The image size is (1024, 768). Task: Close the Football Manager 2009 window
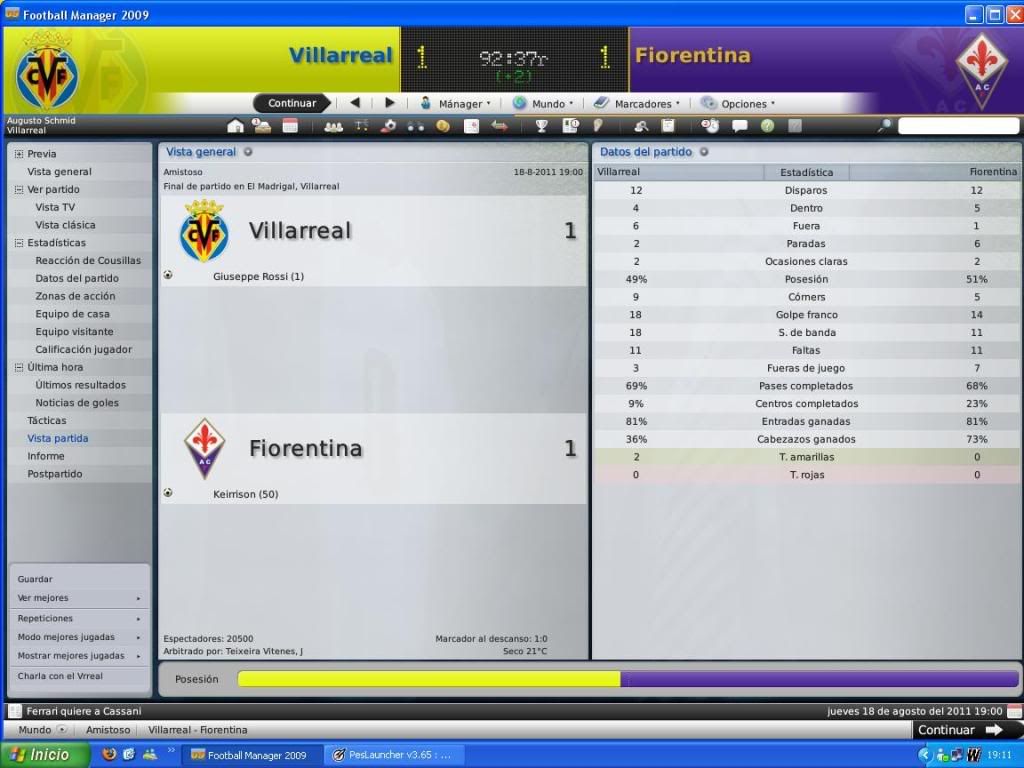coord(1013,14)
